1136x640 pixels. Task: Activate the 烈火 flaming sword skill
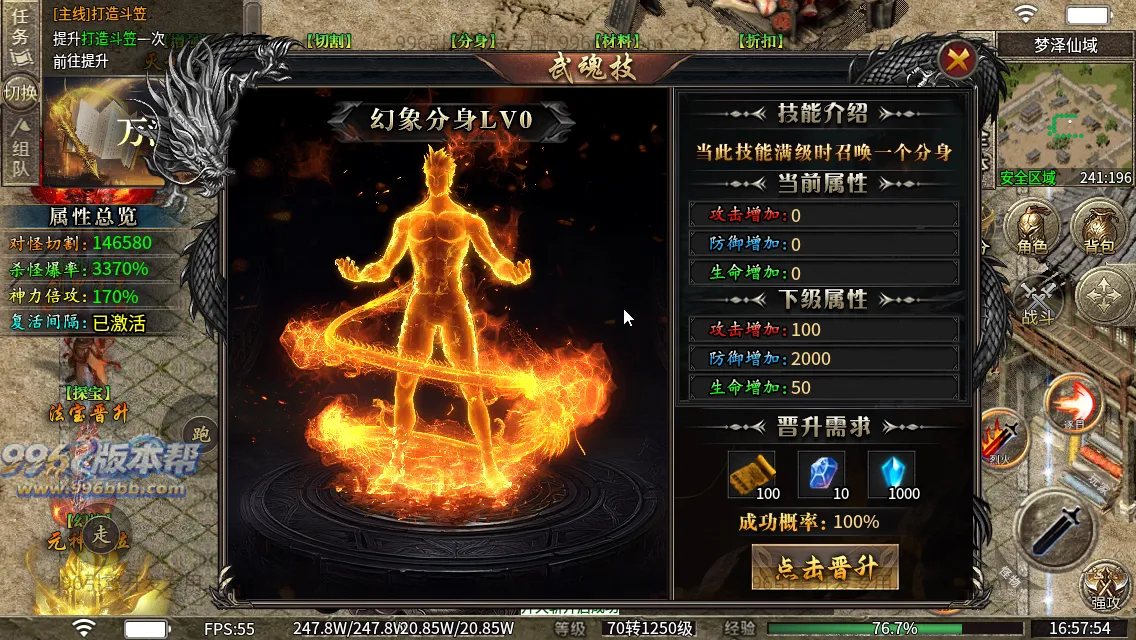point(1004,438)
